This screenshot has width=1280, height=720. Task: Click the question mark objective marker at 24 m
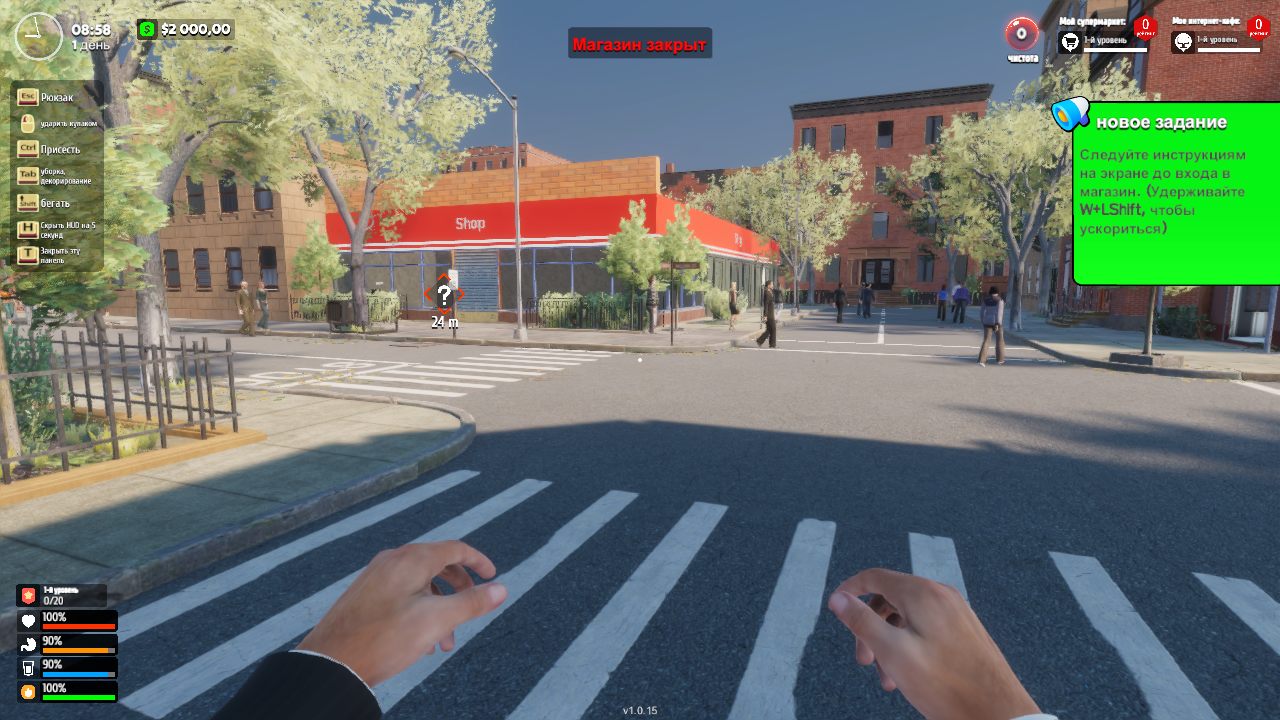coord(444,294)
